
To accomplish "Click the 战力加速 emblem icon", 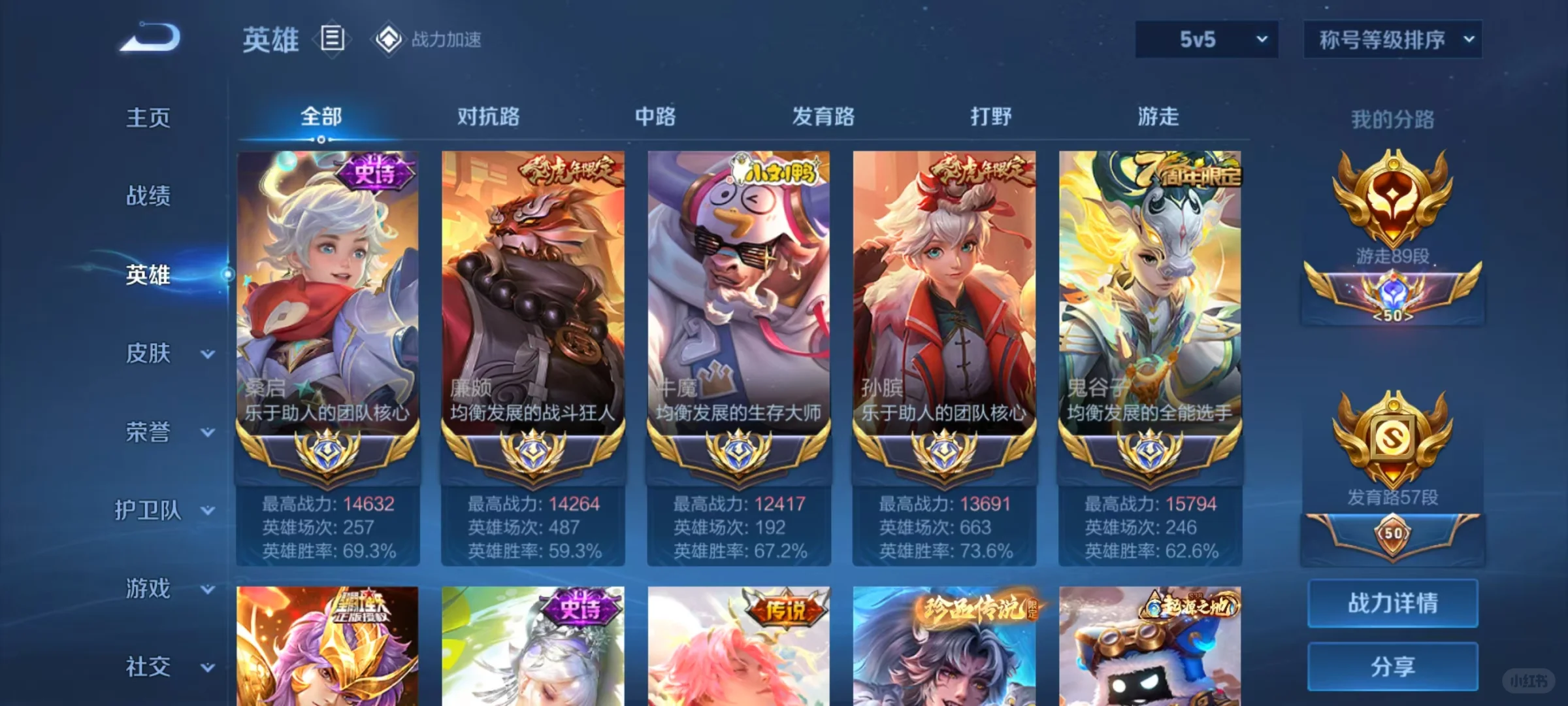I will click(388, 39).
